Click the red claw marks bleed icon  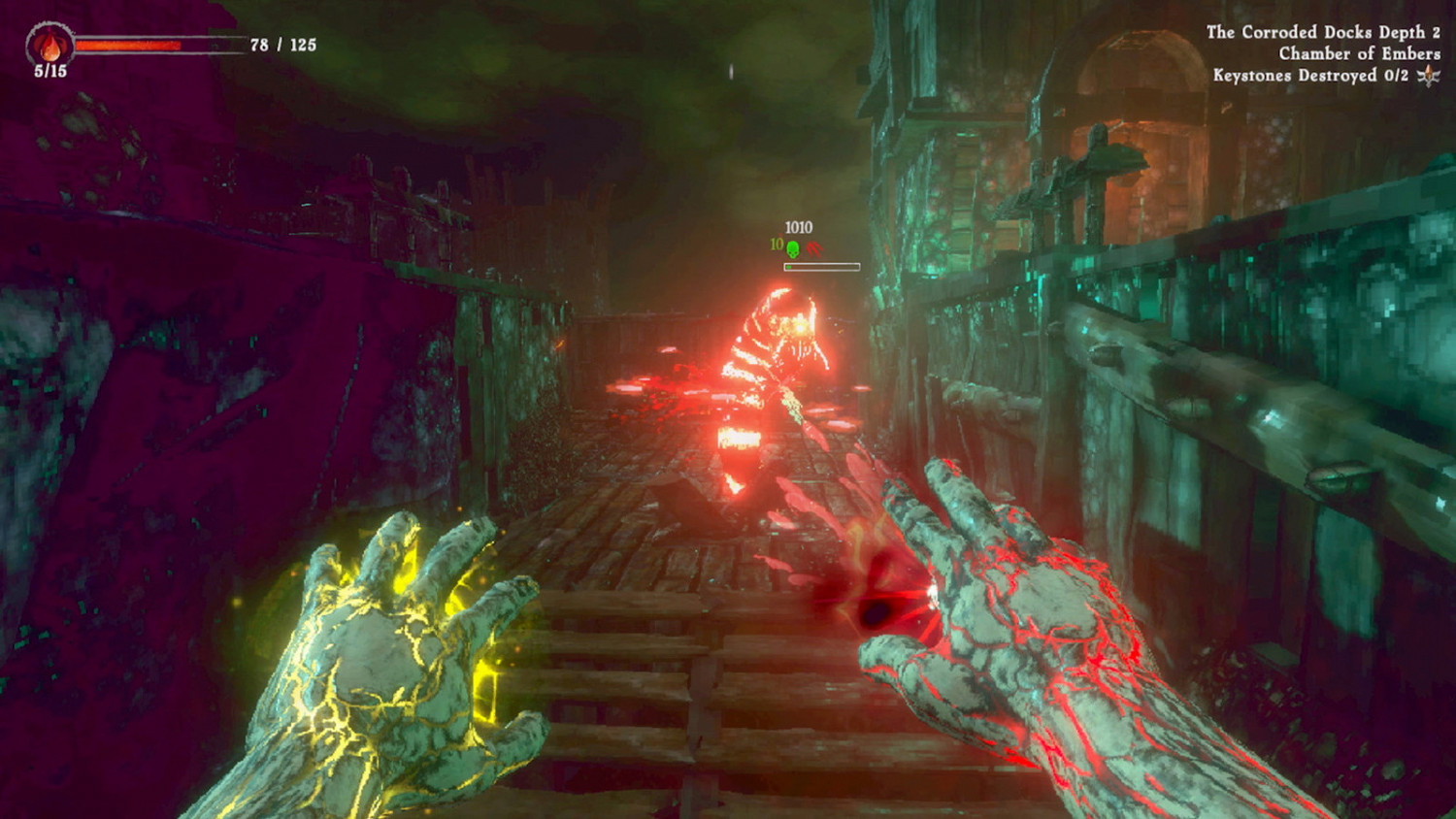point(814,247)
